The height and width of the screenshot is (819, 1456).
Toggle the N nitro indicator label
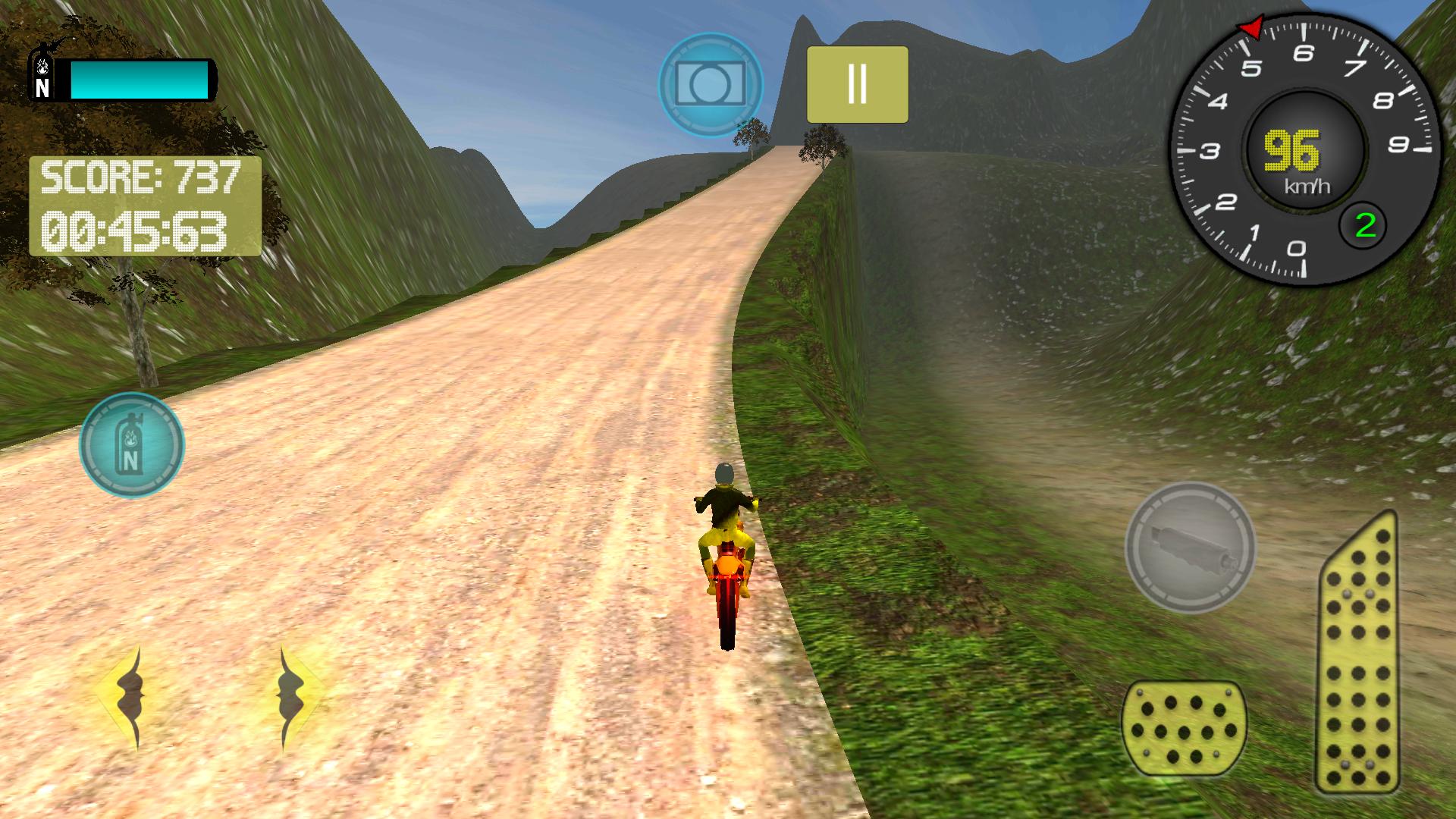(x=43, y=88)
